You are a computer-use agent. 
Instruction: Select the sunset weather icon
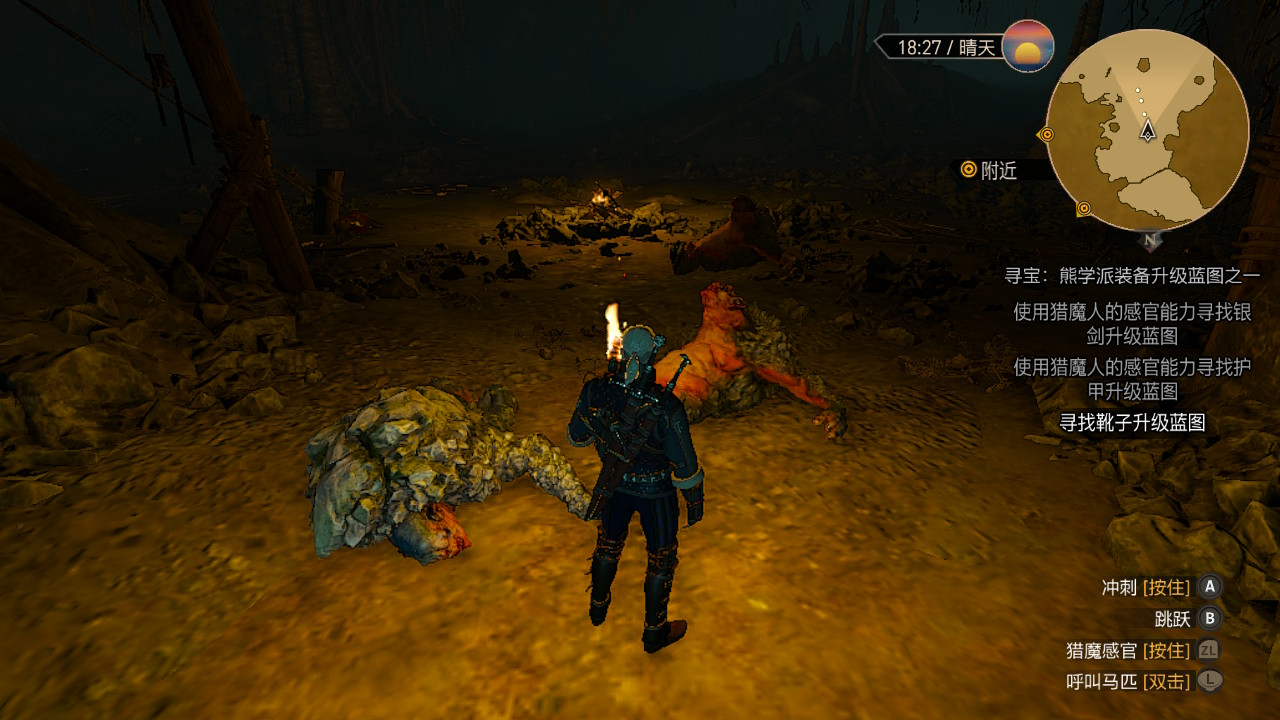pyautogui.click(x=1028, y=46)
